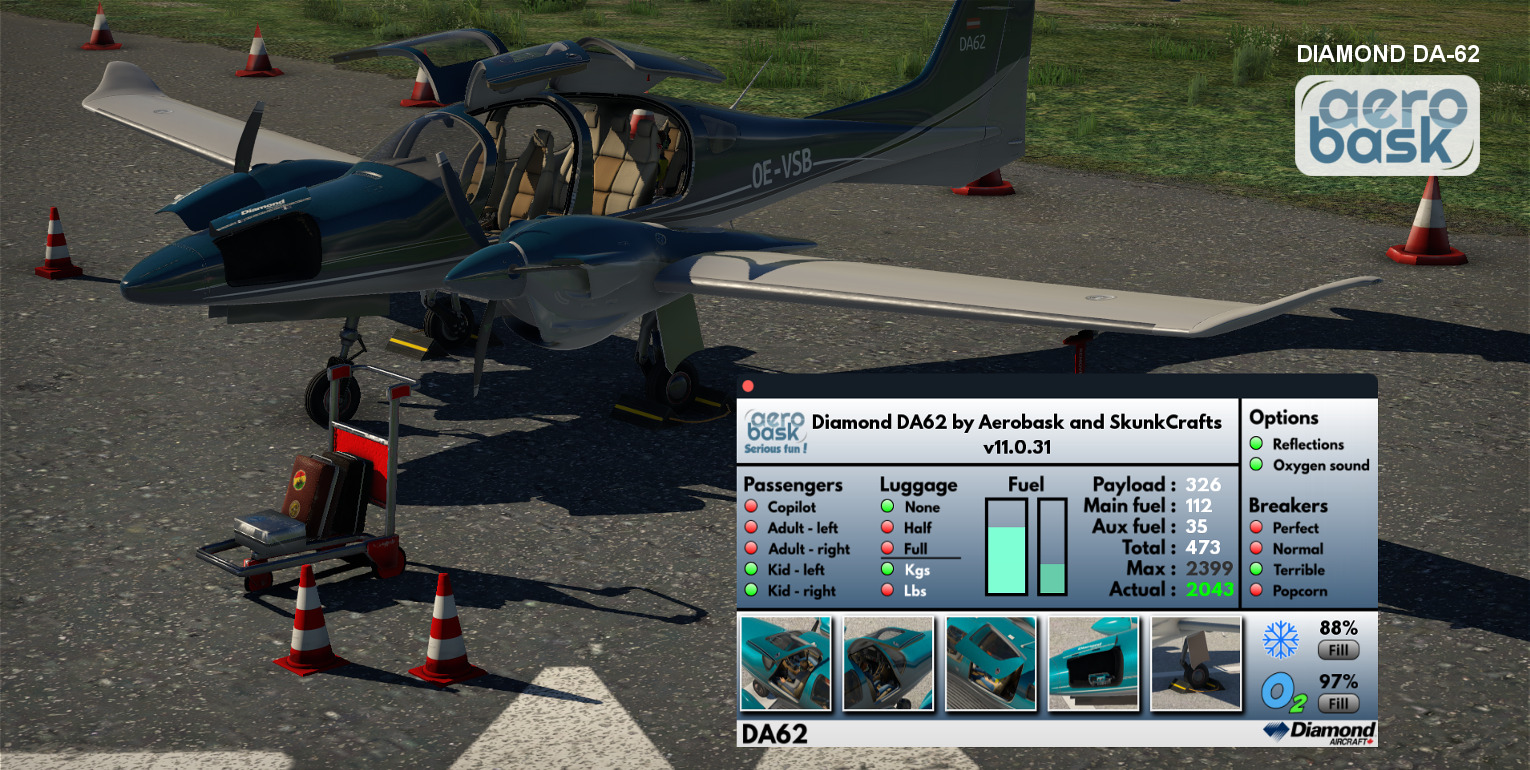This screenshot has width=1530, height=770.
Task: Toggle the Adult - right passenger
Action: pyautogui.click(x=751, y=549)
